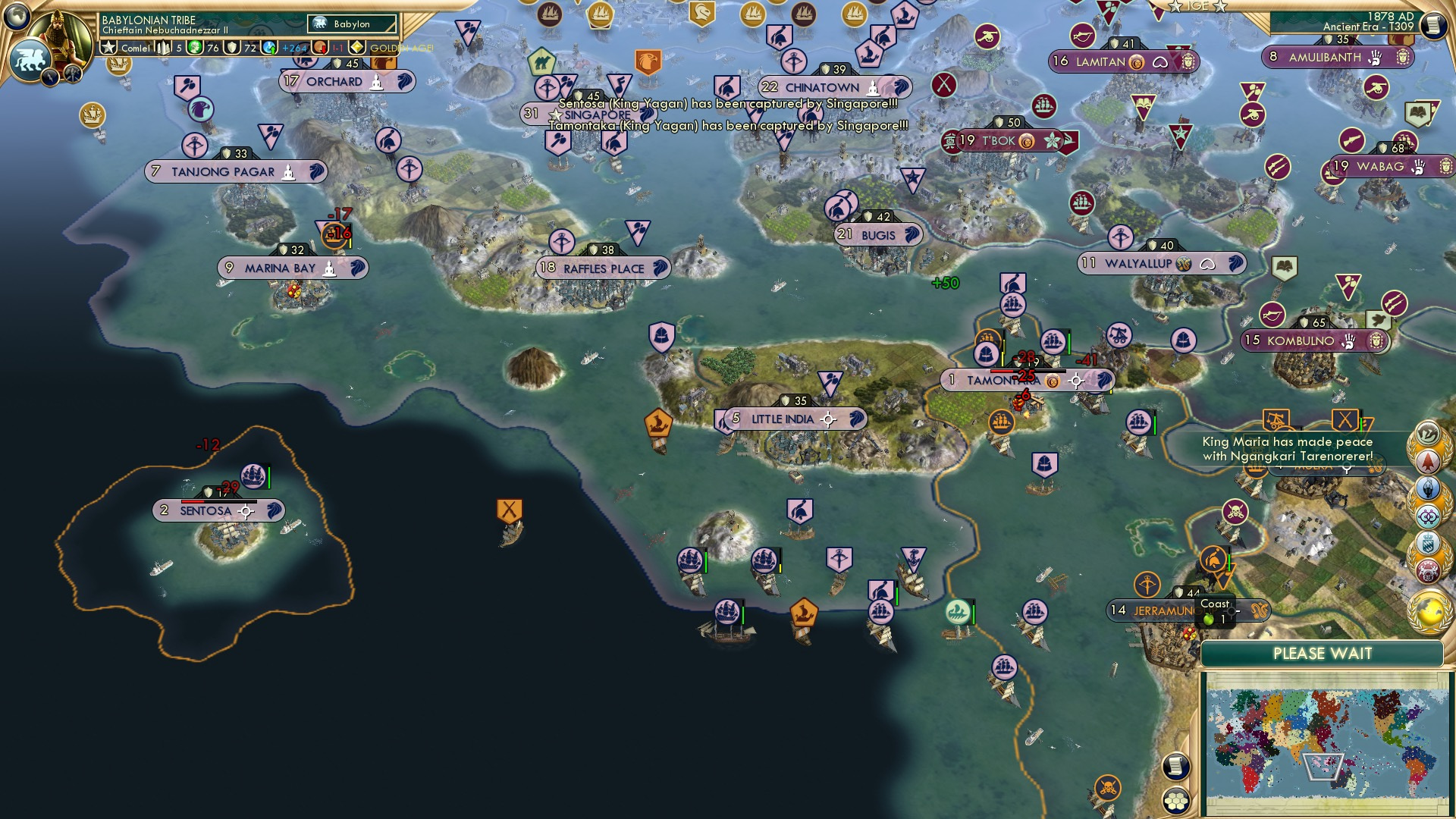Viewport: 1456px width, 819px height.
Task: Click the faith indicator showing !-1
Action: [332, 48]
